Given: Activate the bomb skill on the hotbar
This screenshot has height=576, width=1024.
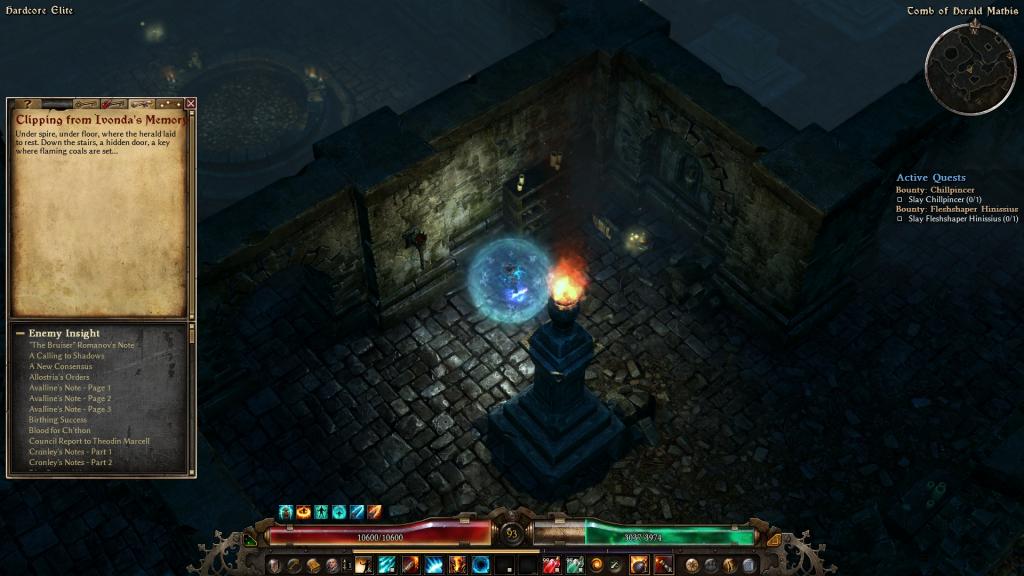Looking at the screenshot, I should [638, 565].
